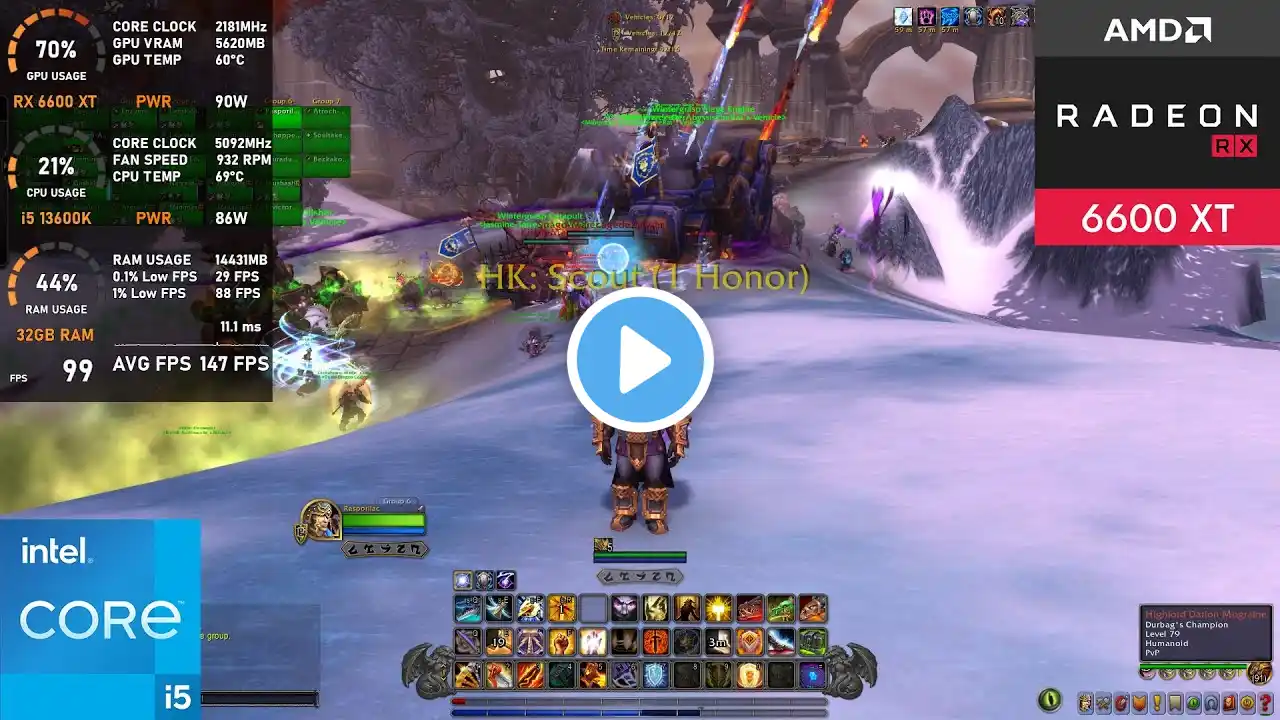Screen dimensions: 1280x720
Task: Open the orange shield guild micro button
Action: tap(1139, 703)
